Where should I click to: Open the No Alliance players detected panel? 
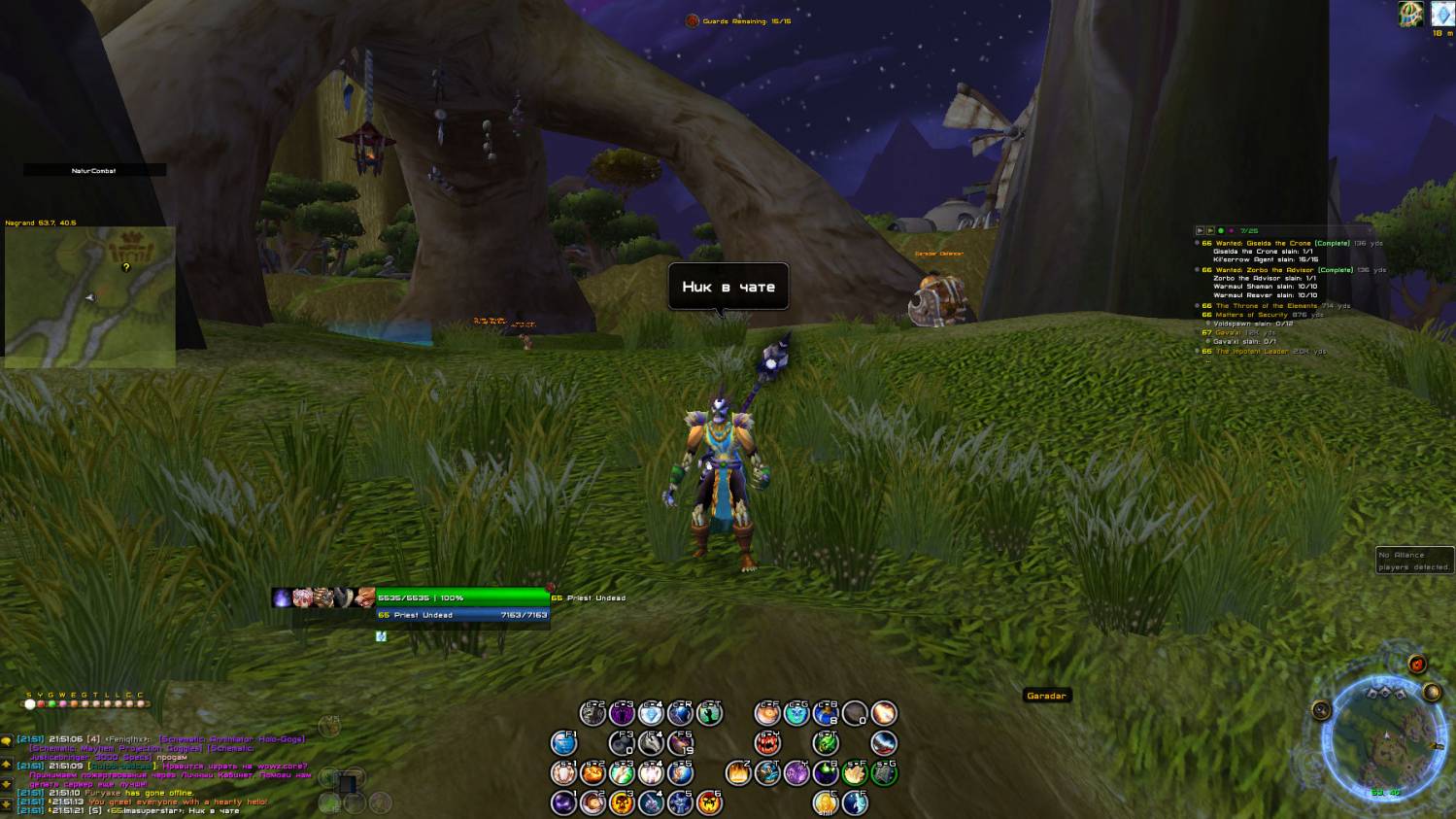pyautogui.click(x=1414, y=561)
